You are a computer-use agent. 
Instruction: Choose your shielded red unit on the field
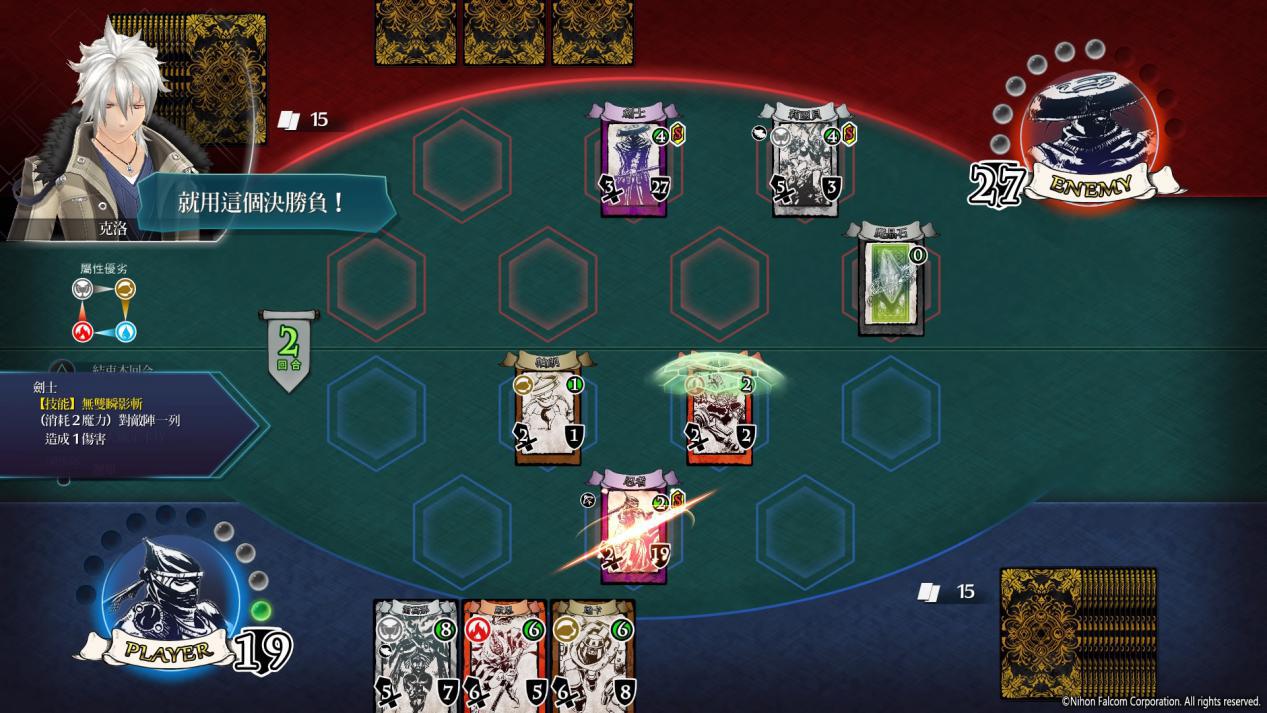tap(720, 413)
